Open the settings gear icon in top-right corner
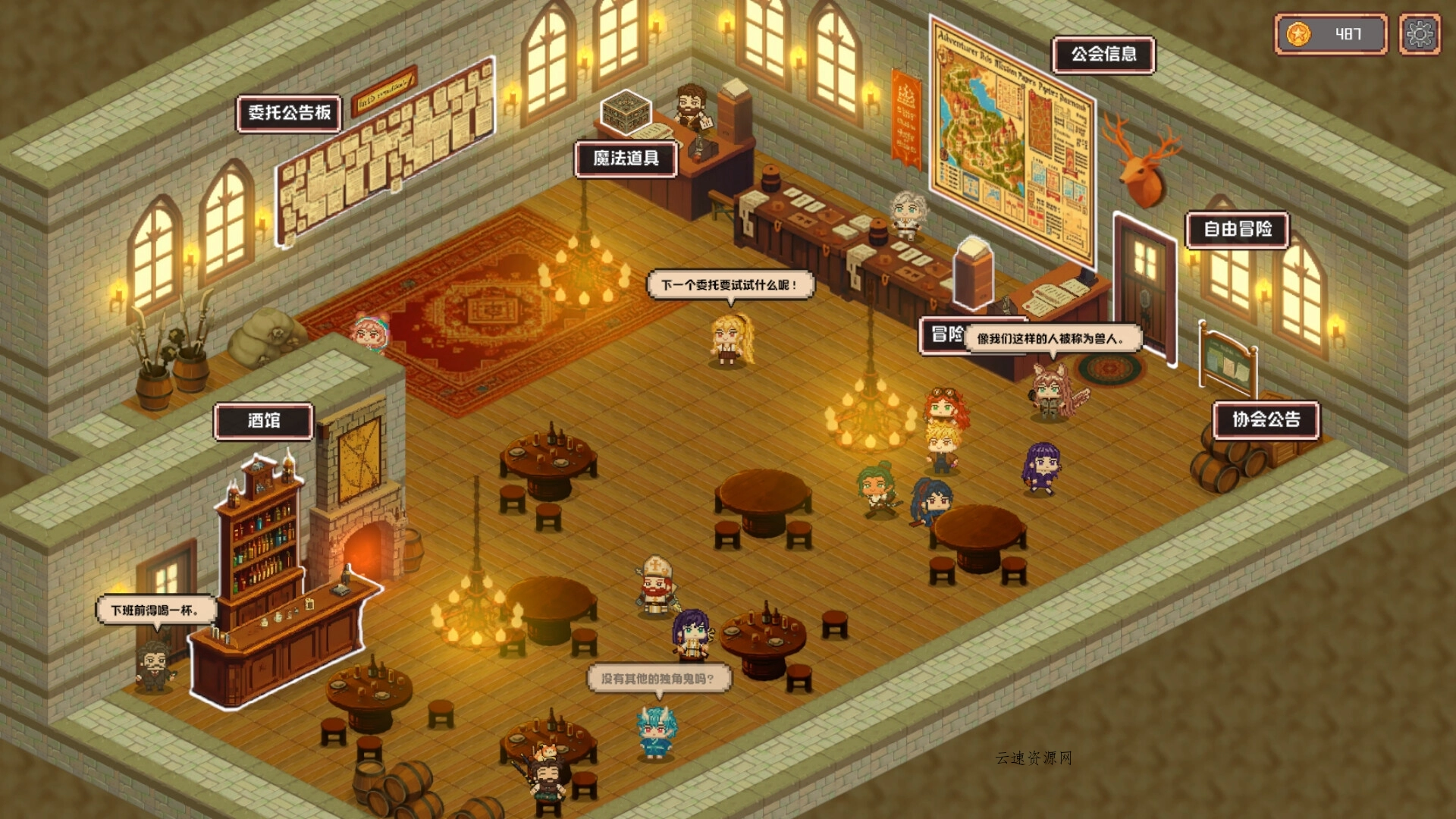Viewport: 1456px width, 819px height. tap(1419, 35)
